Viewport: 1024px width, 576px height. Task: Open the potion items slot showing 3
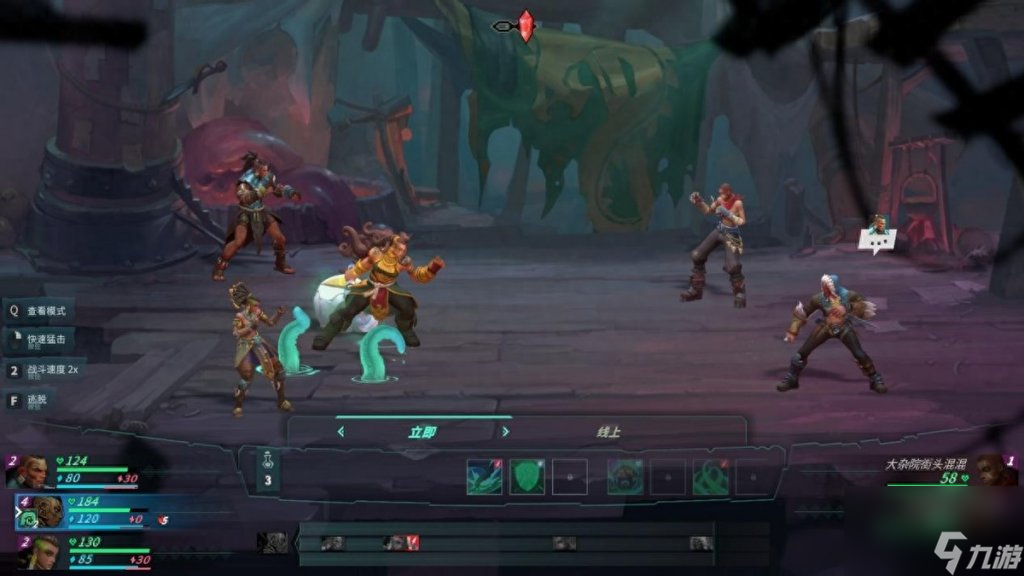tap(268, 471)
